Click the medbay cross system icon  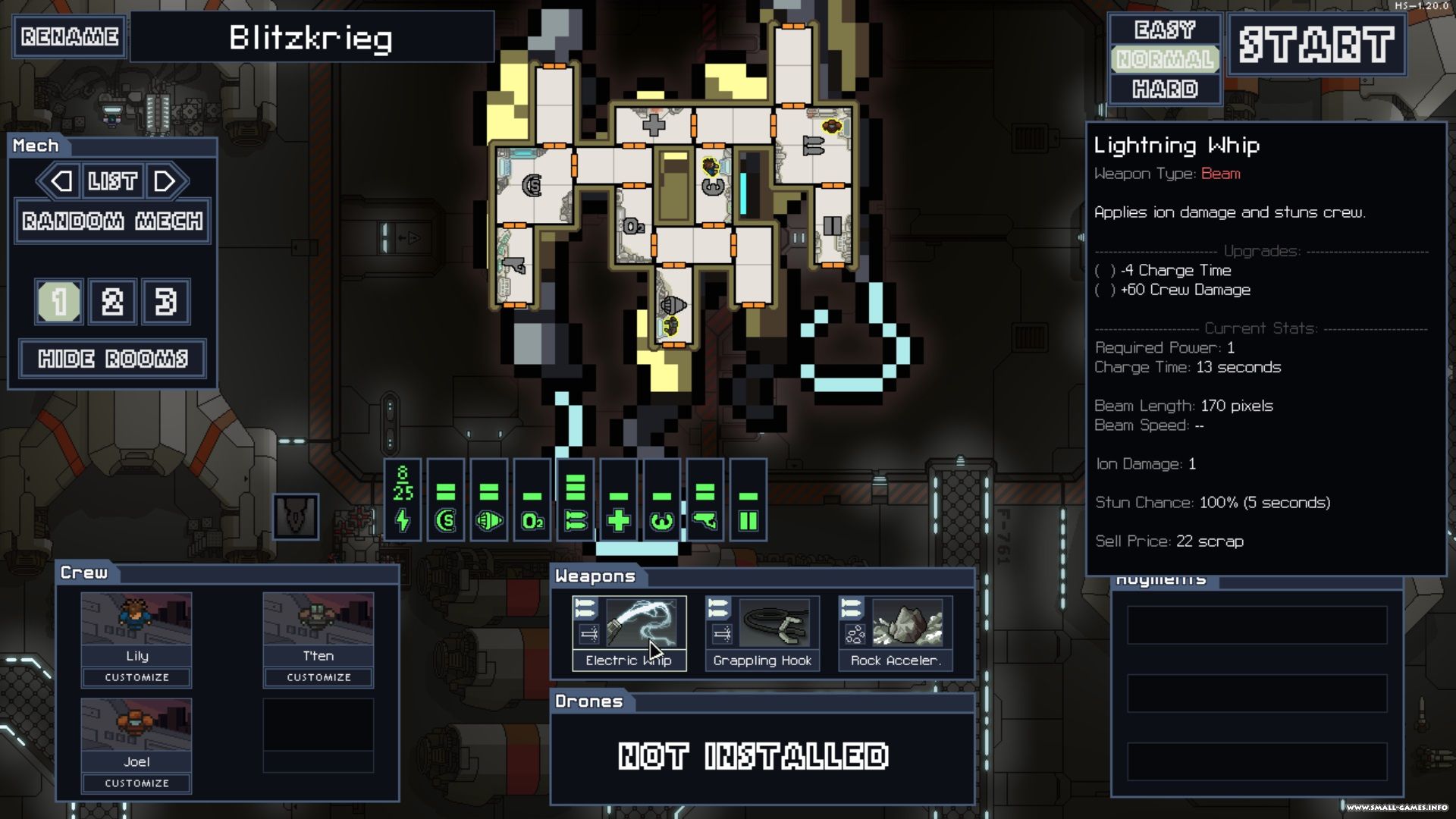(x=619, y=520)
